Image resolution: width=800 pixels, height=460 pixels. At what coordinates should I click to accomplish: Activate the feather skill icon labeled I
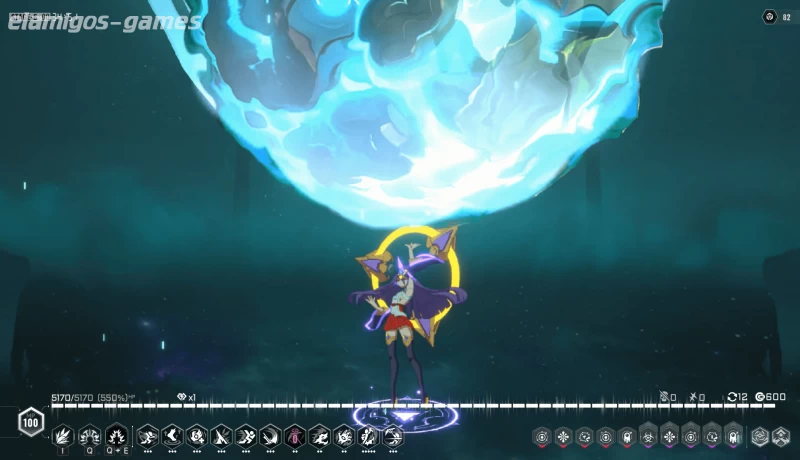(64, 436)
